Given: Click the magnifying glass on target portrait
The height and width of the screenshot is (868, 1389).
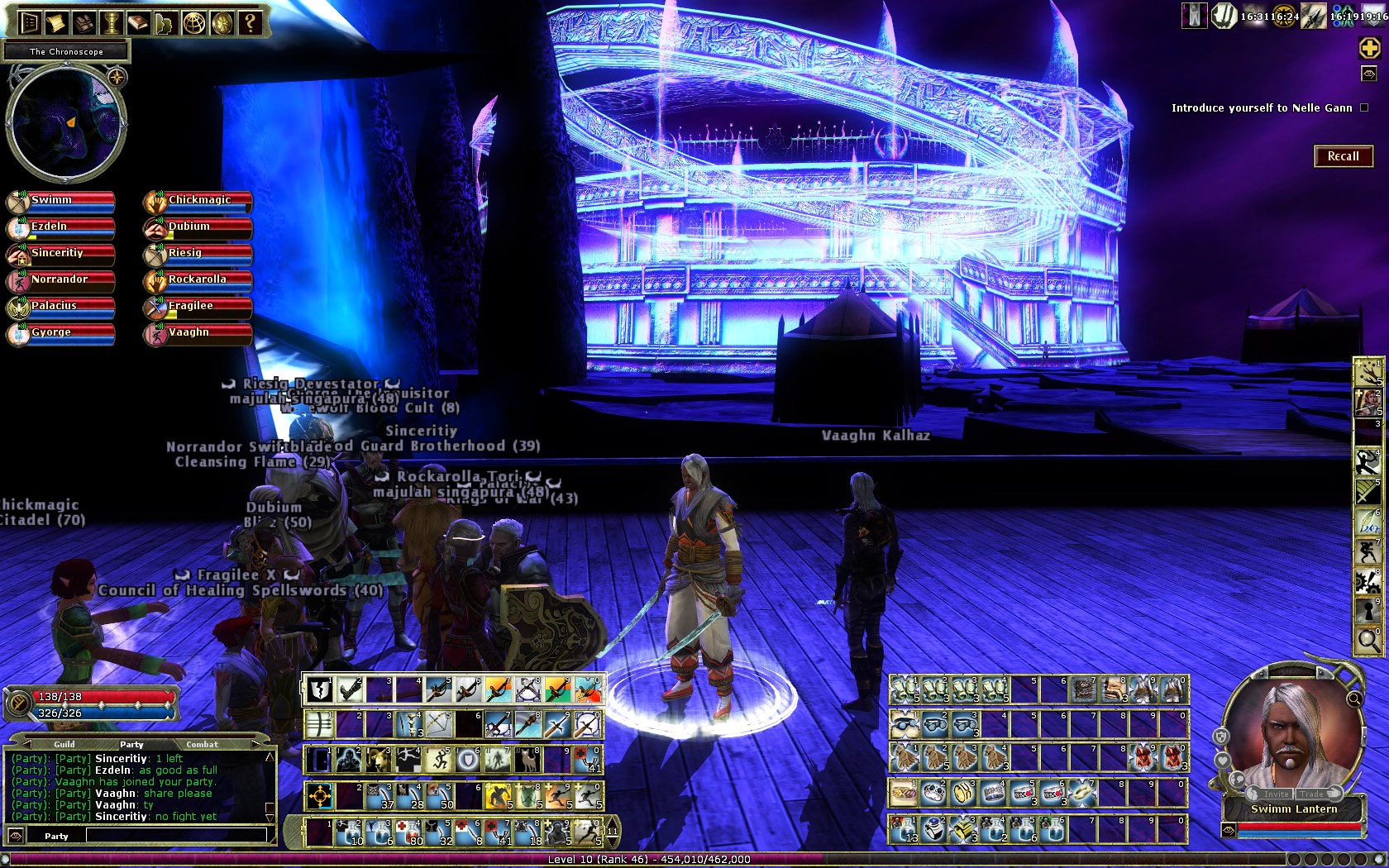Looking at the screenshot, I should (x=1353, y=699).
